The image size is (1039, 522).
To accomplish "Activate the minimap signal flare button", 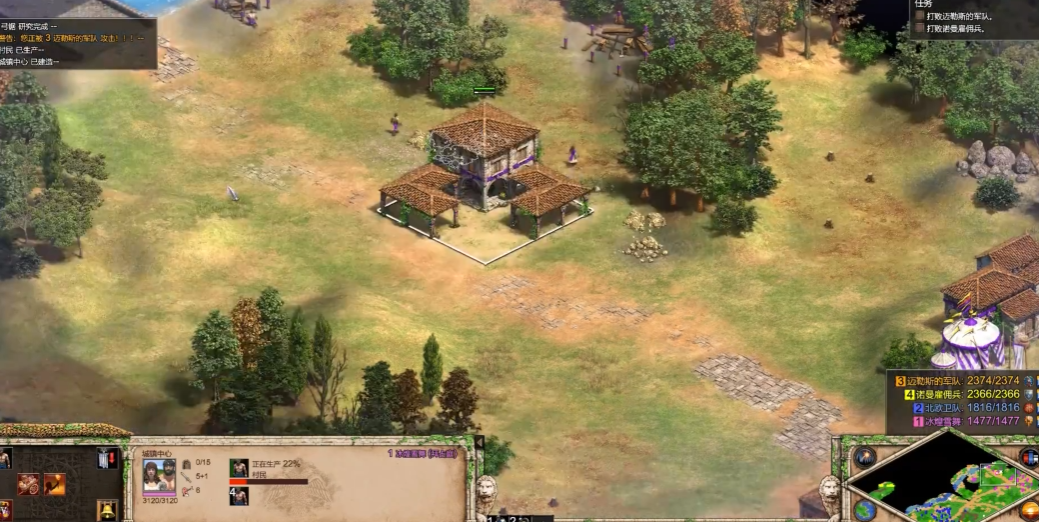I will point(864,459).
